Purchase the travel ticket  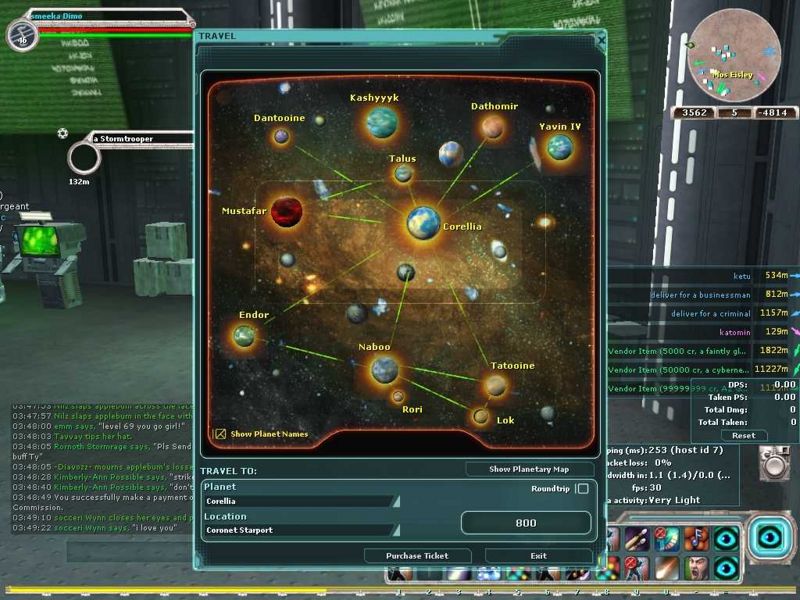pyautogui.click(x=418, y=556)
